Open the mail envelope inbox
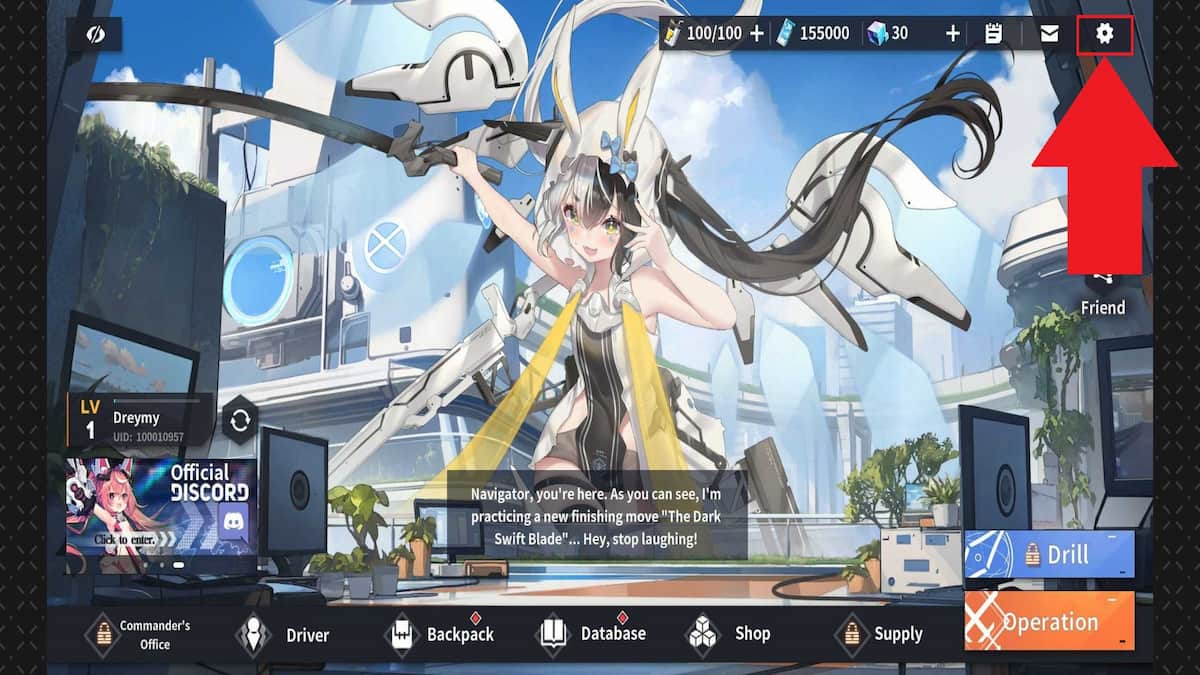Image resolution: width=1200 pixels, height=675 pixels. pos(1049,34)
